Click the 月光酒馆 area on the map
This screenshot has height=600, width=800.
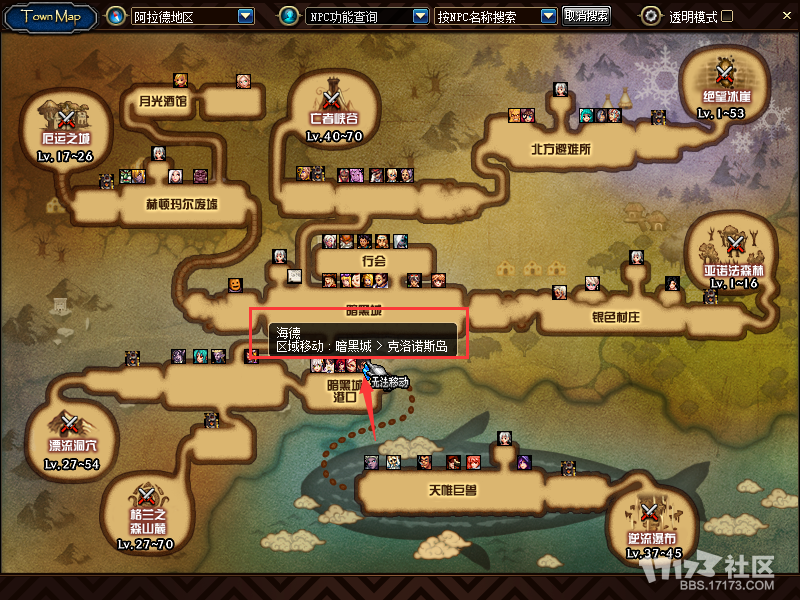click(163, 101)
